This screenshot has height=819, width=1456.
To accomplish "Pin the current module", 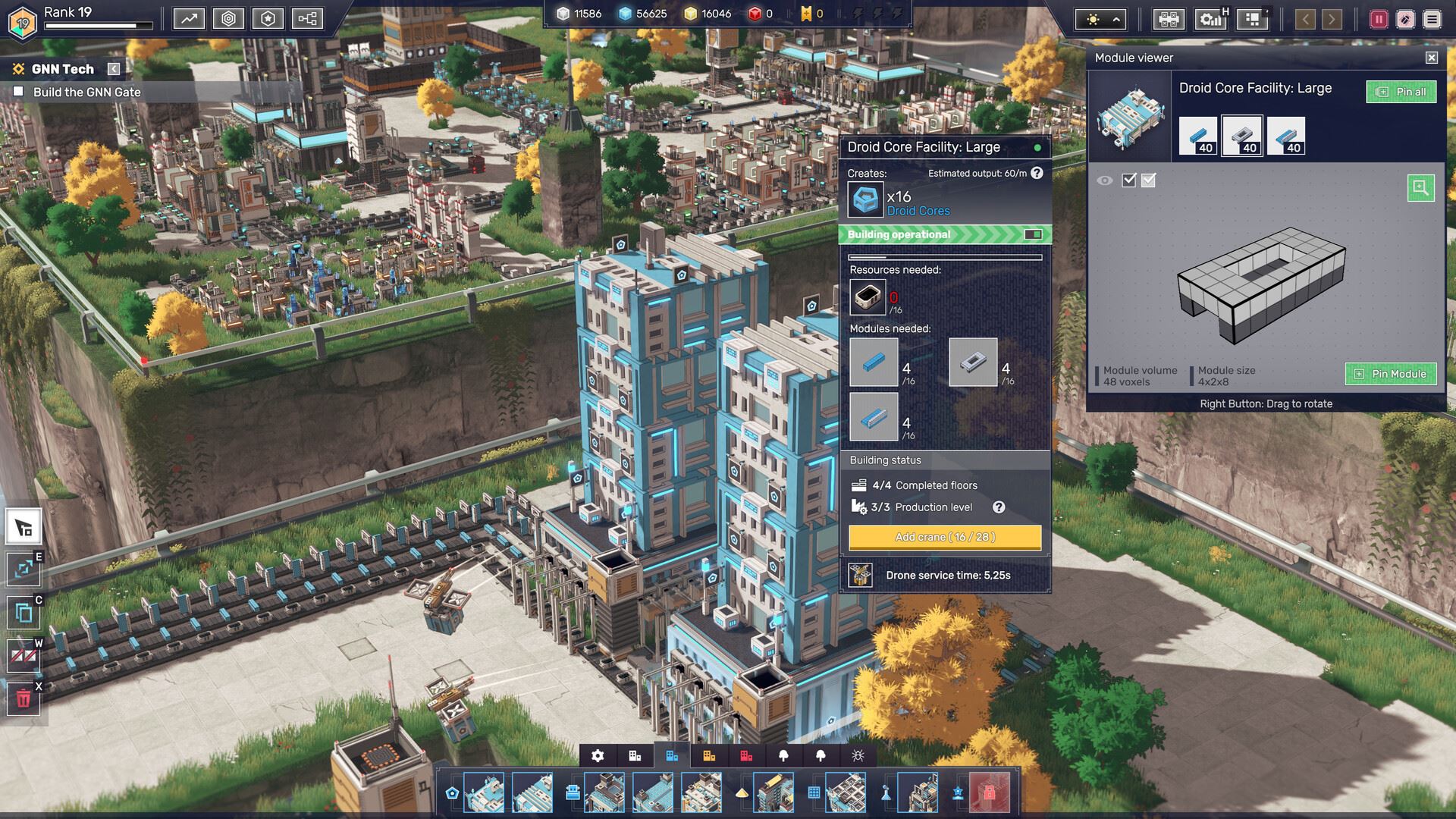I will coord(1390,374).
